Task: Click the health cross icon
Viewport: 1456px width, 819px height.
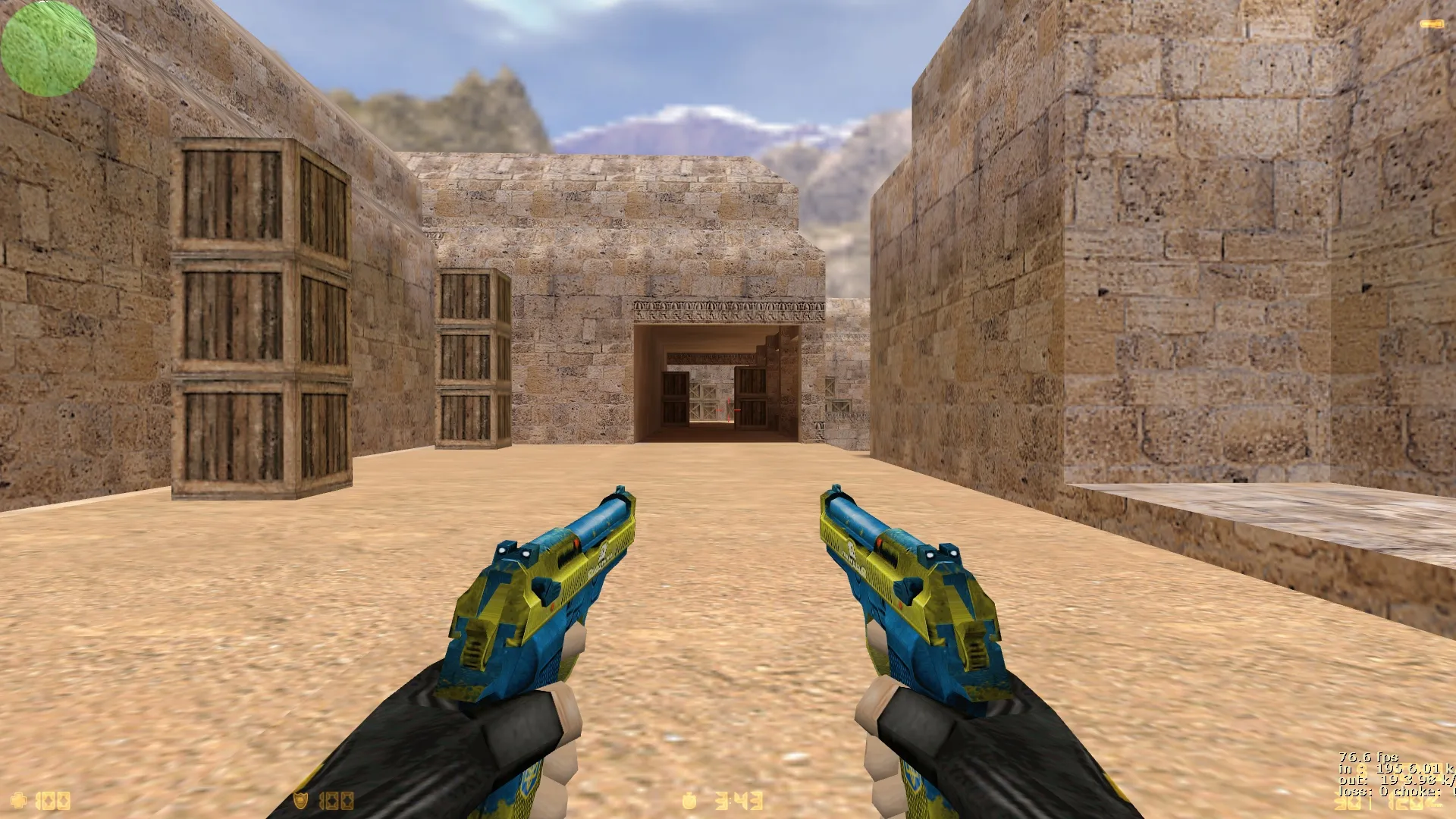Action: pyautogui.click(x=19, y=800)
